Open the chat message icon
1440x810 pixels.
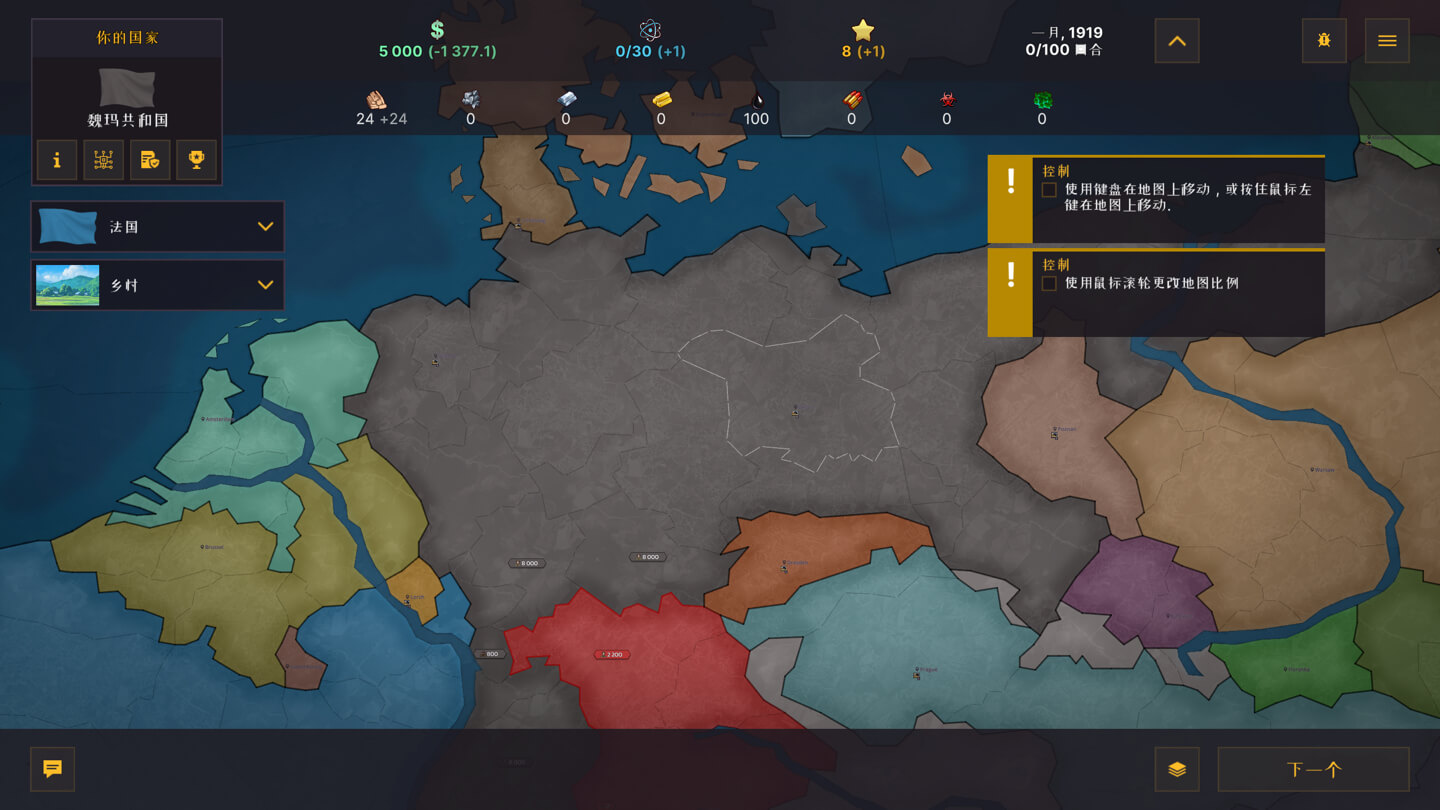(x=51, y=769)
